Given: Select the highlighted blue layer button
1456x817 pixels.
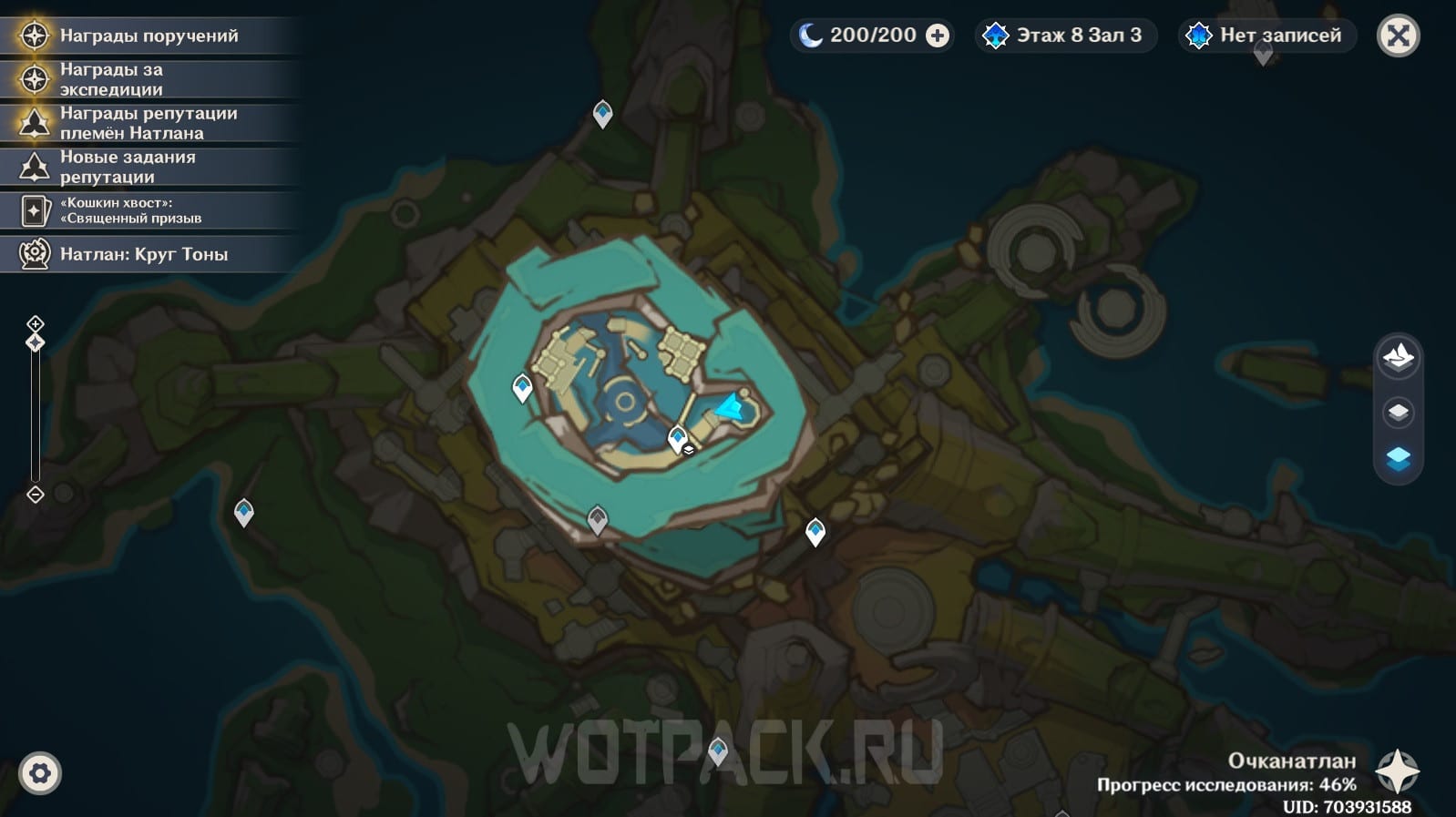Looking at the screenshot, I should coord(1398,458).
